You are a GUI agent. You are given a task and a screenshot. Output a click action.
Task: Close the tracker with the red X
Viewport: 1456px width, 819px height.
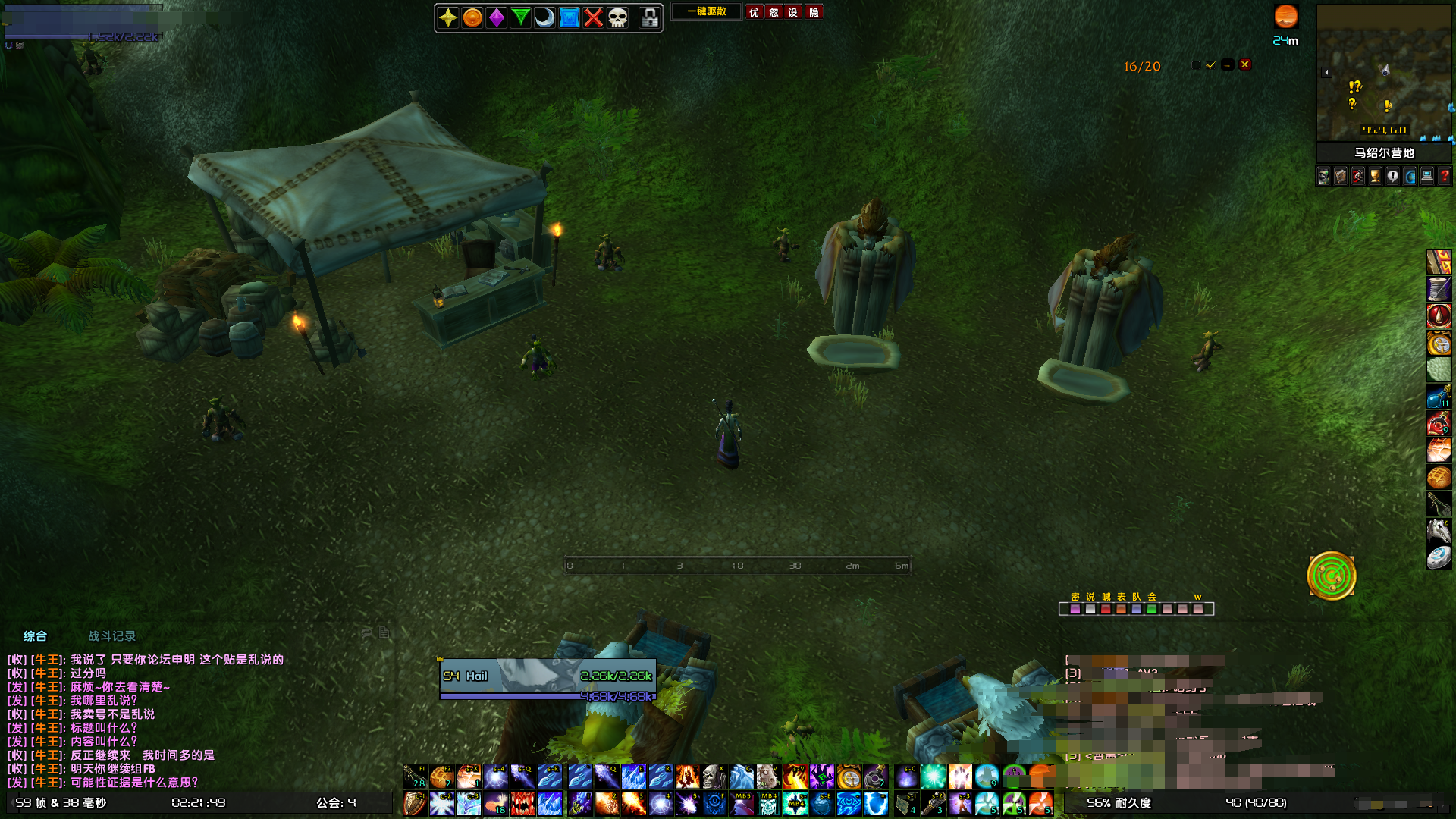point(1244,65)
